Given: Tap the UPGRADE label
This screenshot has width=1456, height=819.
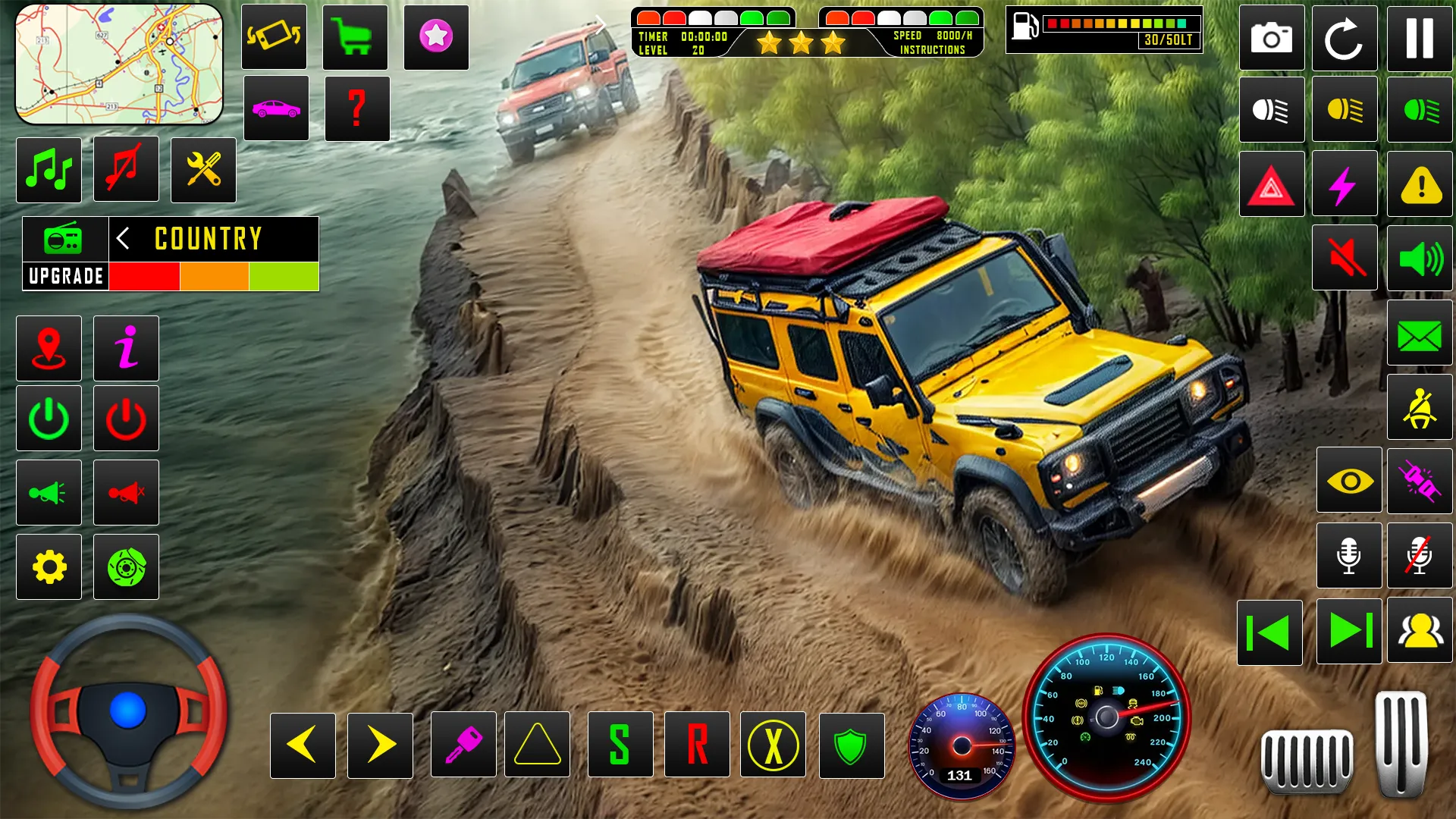Looking at the screenshot, I should point(64,275).
